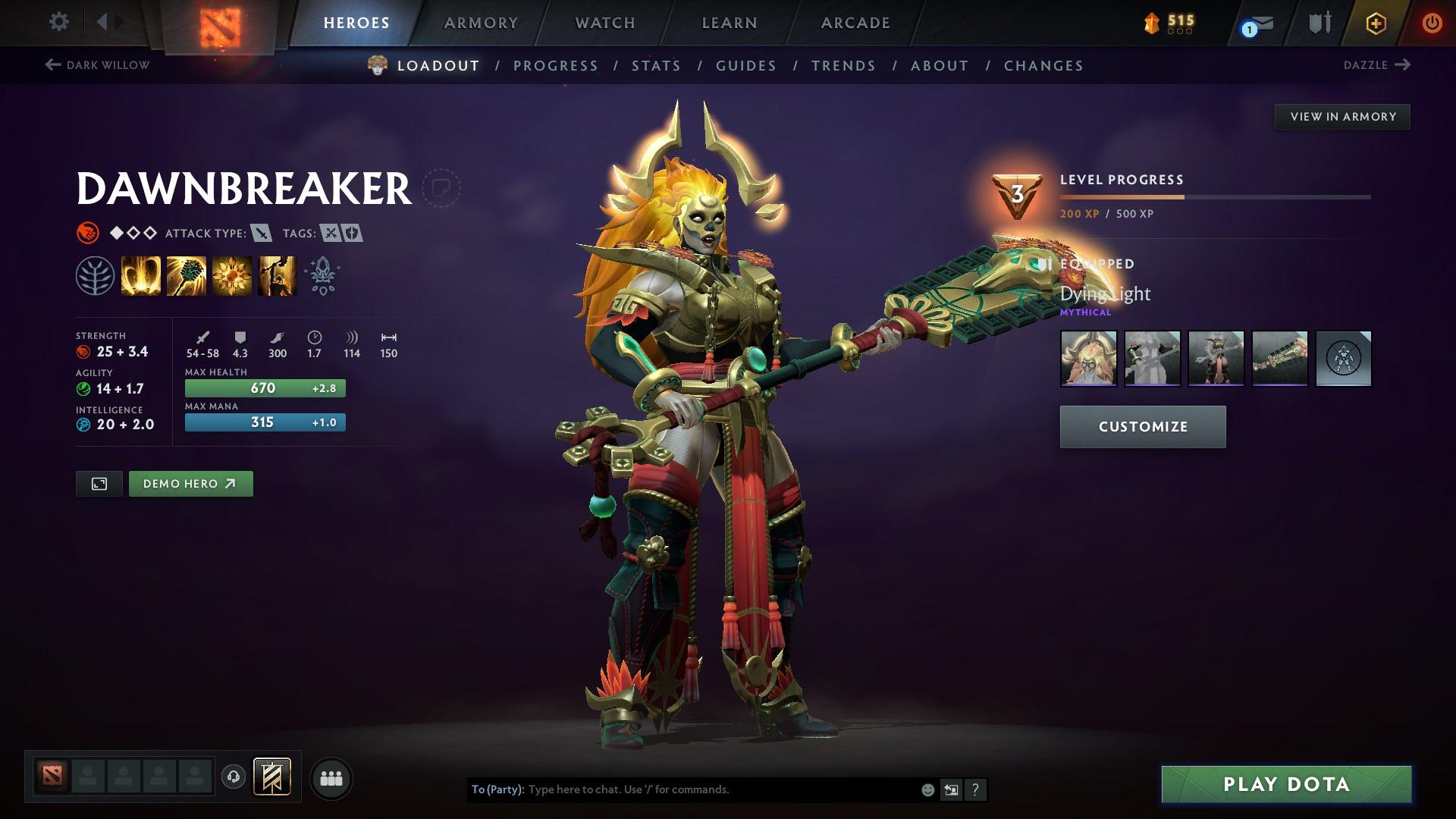This screenshot has width=1456, height=819.
Task: Click the power button to exit
Action: coord(1432,23)
